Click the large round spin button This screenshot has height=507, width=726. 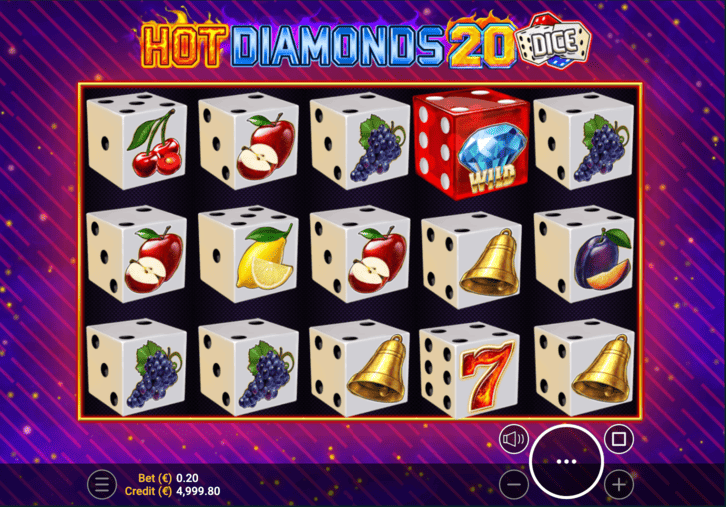(x=566, y=461)
